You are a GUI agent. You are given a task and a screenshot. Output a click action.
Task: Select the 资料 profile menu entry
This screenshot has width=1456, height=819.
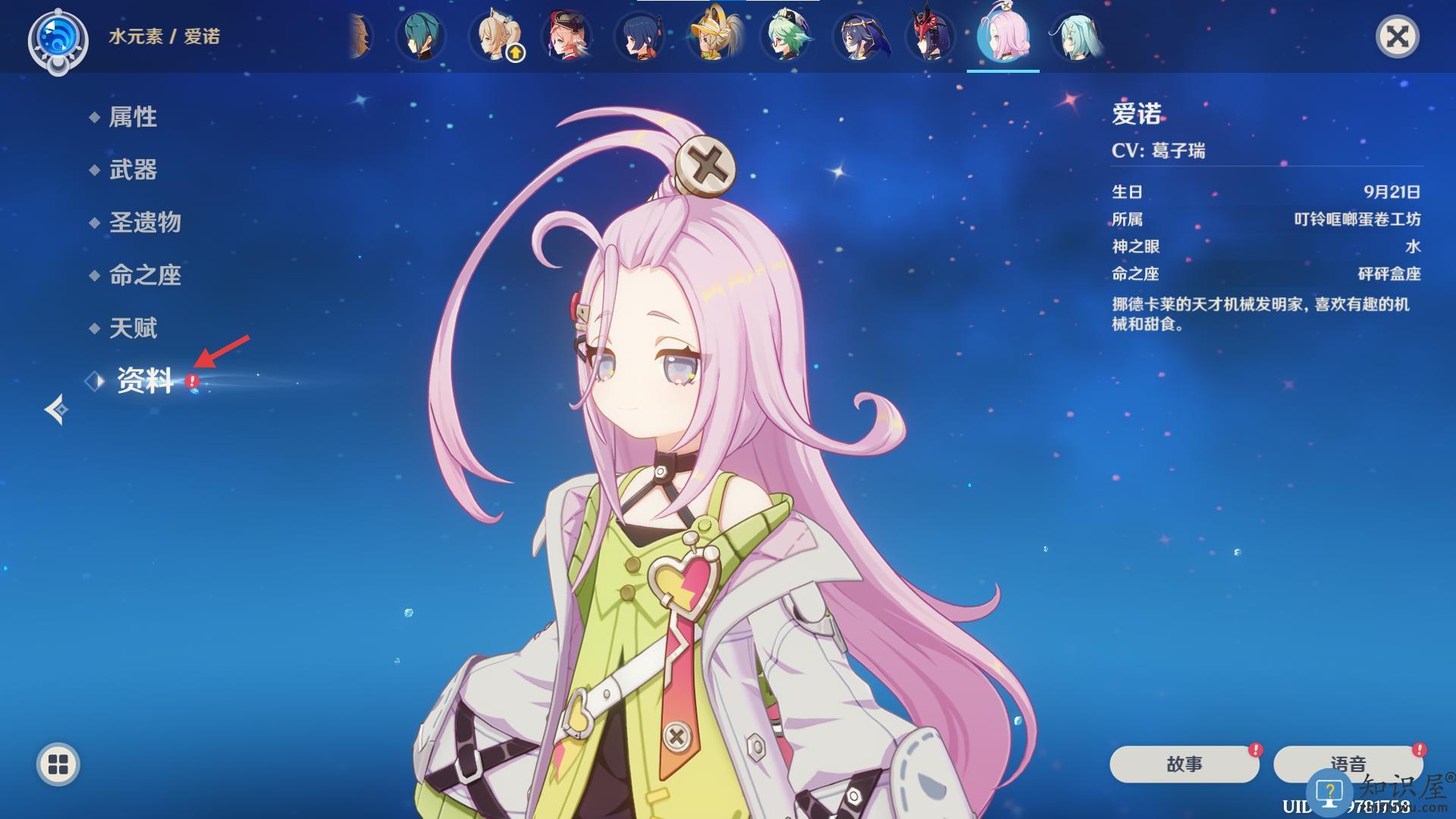point(145,381)
